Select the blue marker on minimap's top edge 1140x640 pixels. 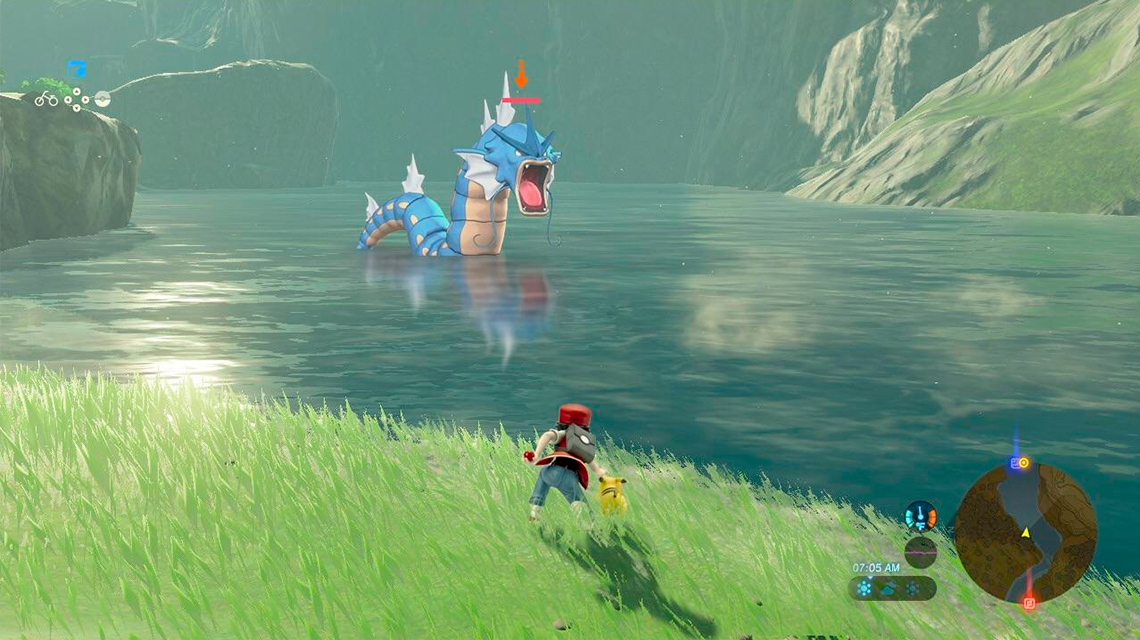pyautogui.click(x=1014, y=463)
